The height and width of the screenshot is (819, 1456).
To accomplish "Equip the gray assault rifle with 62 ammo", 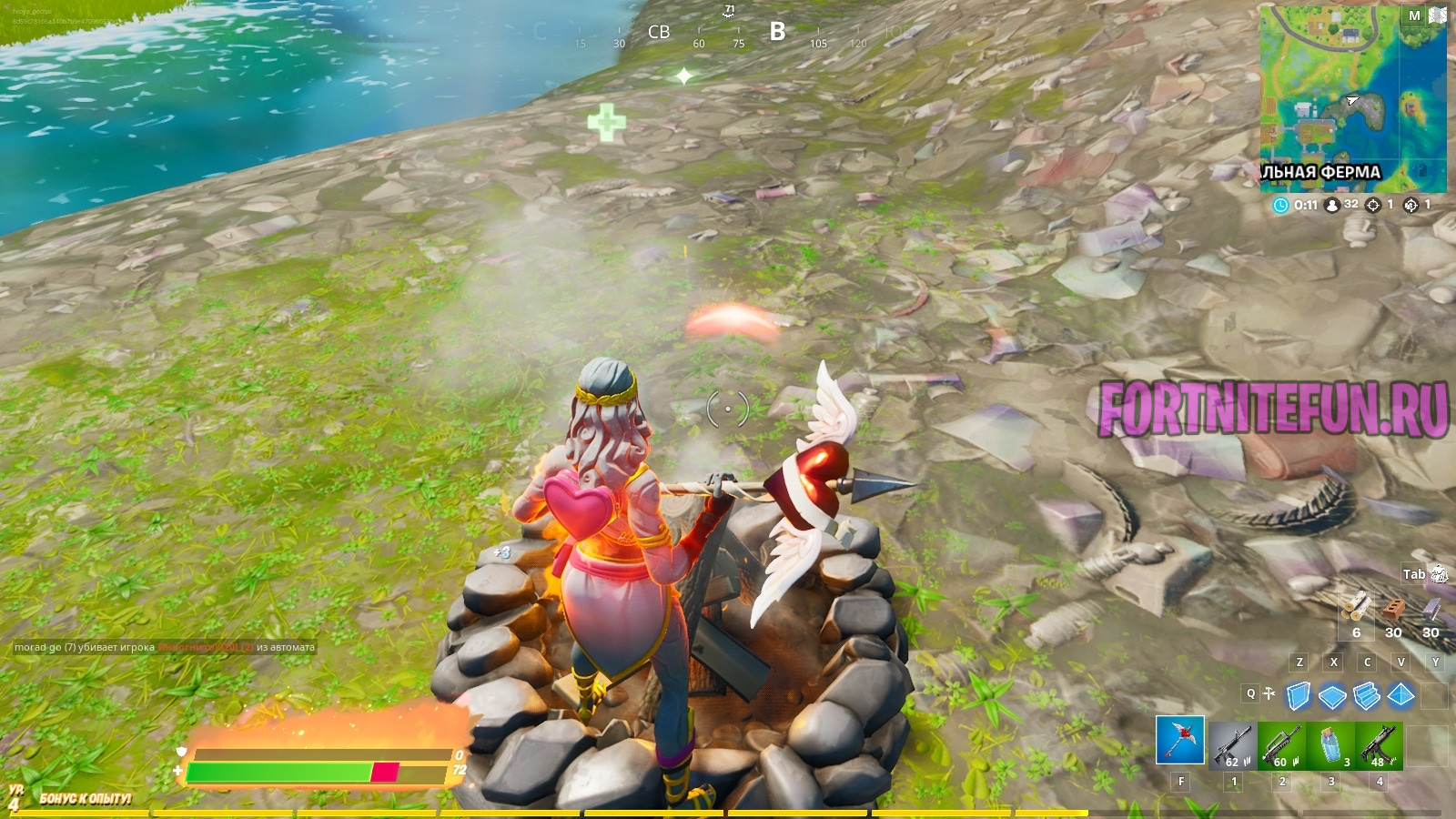I will pos(1233,746).
